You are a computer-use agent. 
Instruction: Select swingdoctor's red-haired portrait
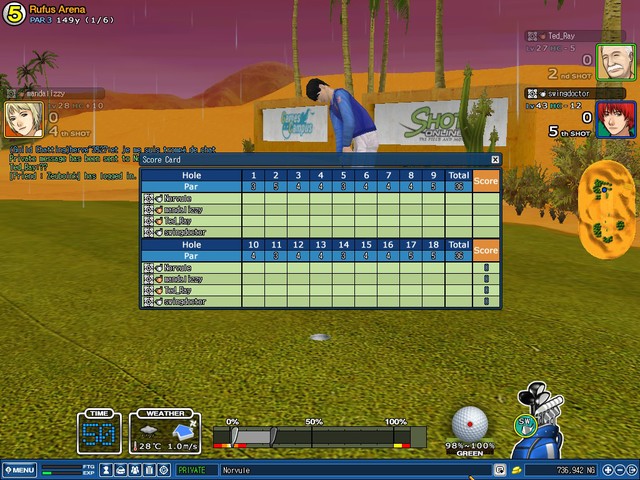pos(610,119)
